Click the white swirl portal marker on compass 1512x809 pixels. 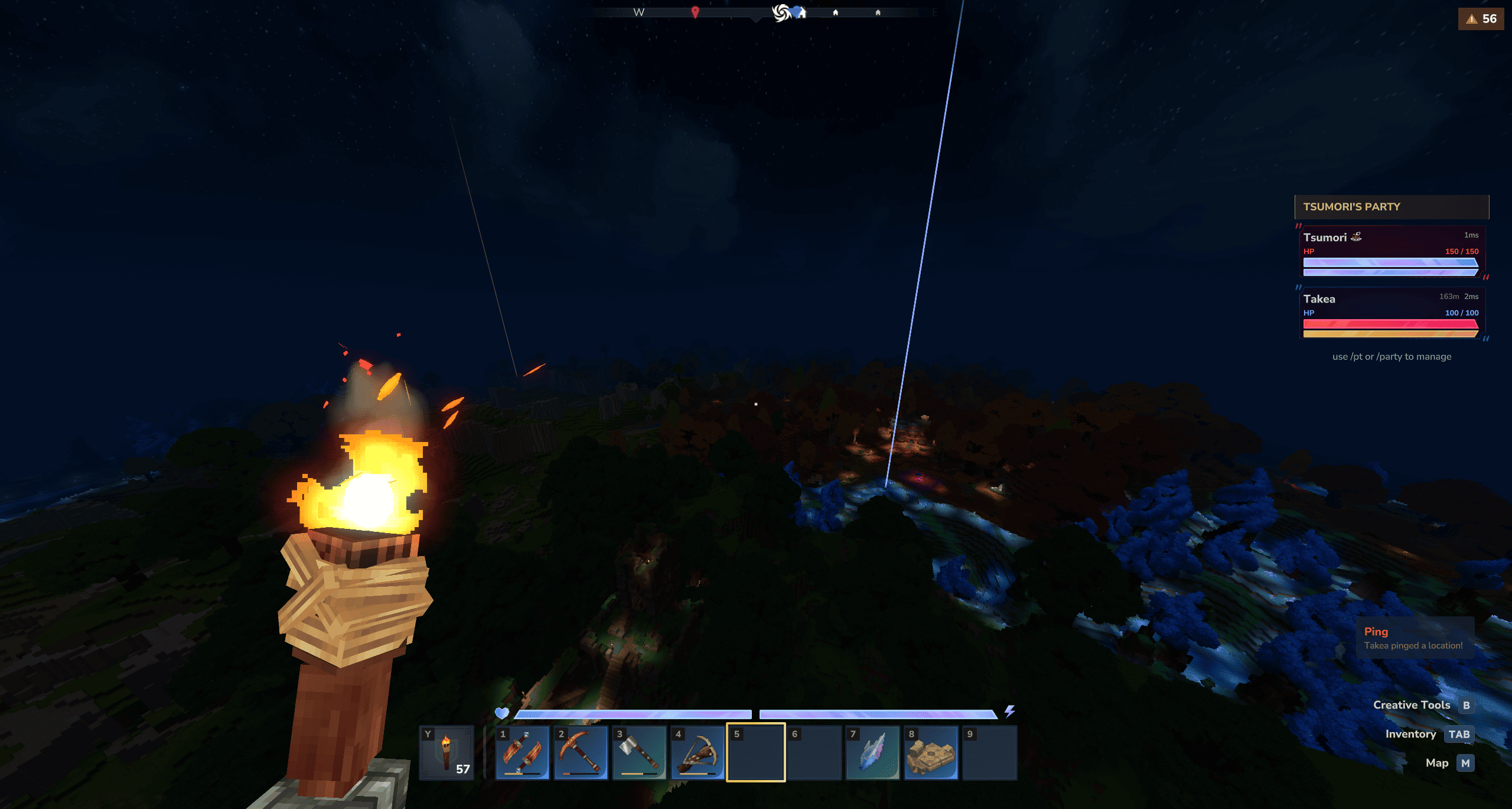click(x=781, y=12)
